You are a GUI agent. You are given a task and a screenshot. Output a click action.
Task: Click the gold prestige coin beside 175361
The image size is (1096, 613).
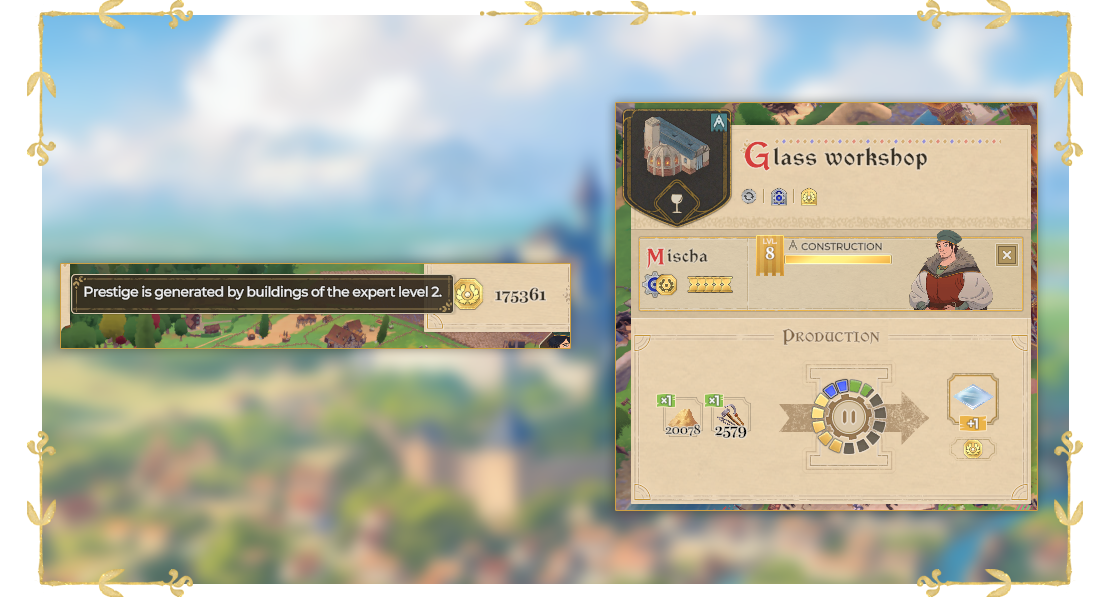click(469, 294)
